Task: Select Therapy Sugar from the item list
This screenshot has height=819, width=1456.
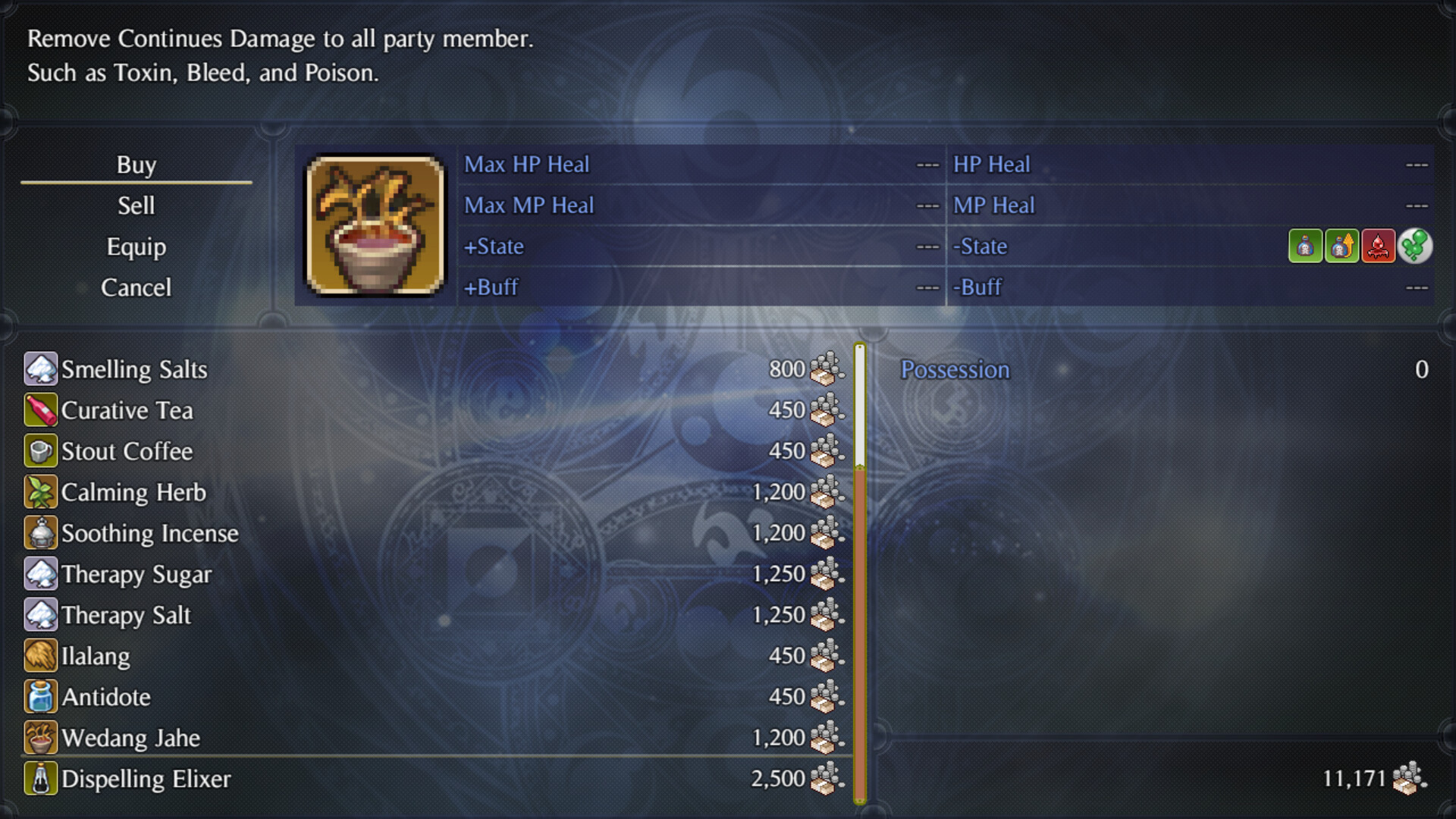Action: [x=138, y=574]
